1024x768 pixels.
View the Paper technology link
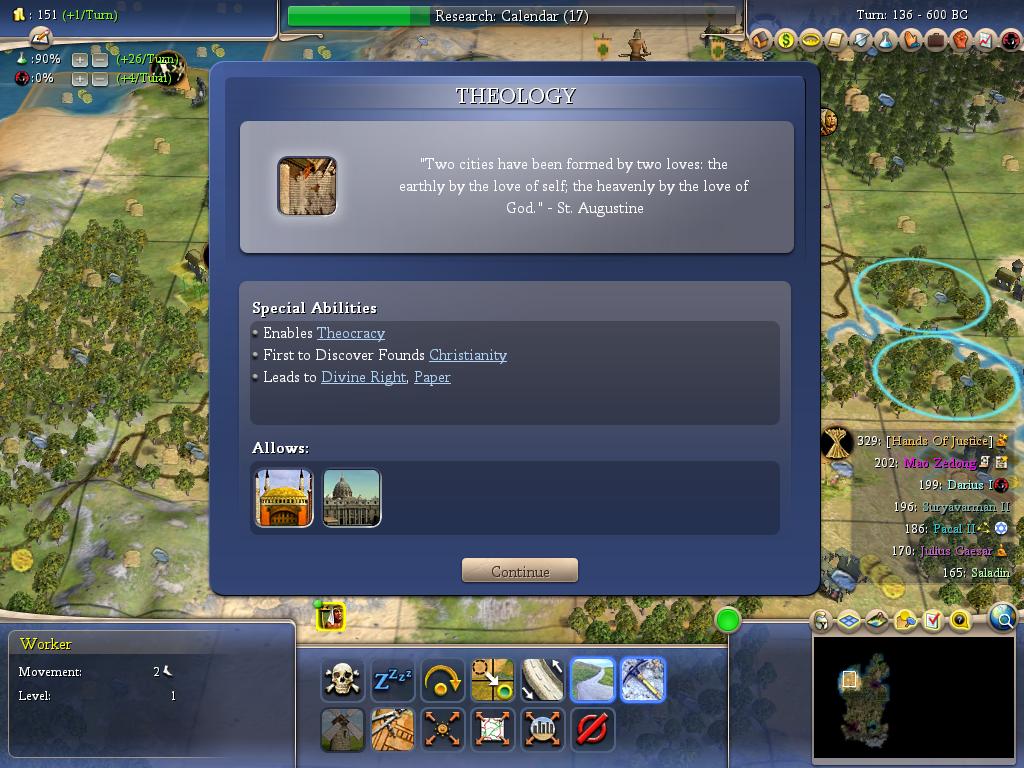tap(432, 377)
